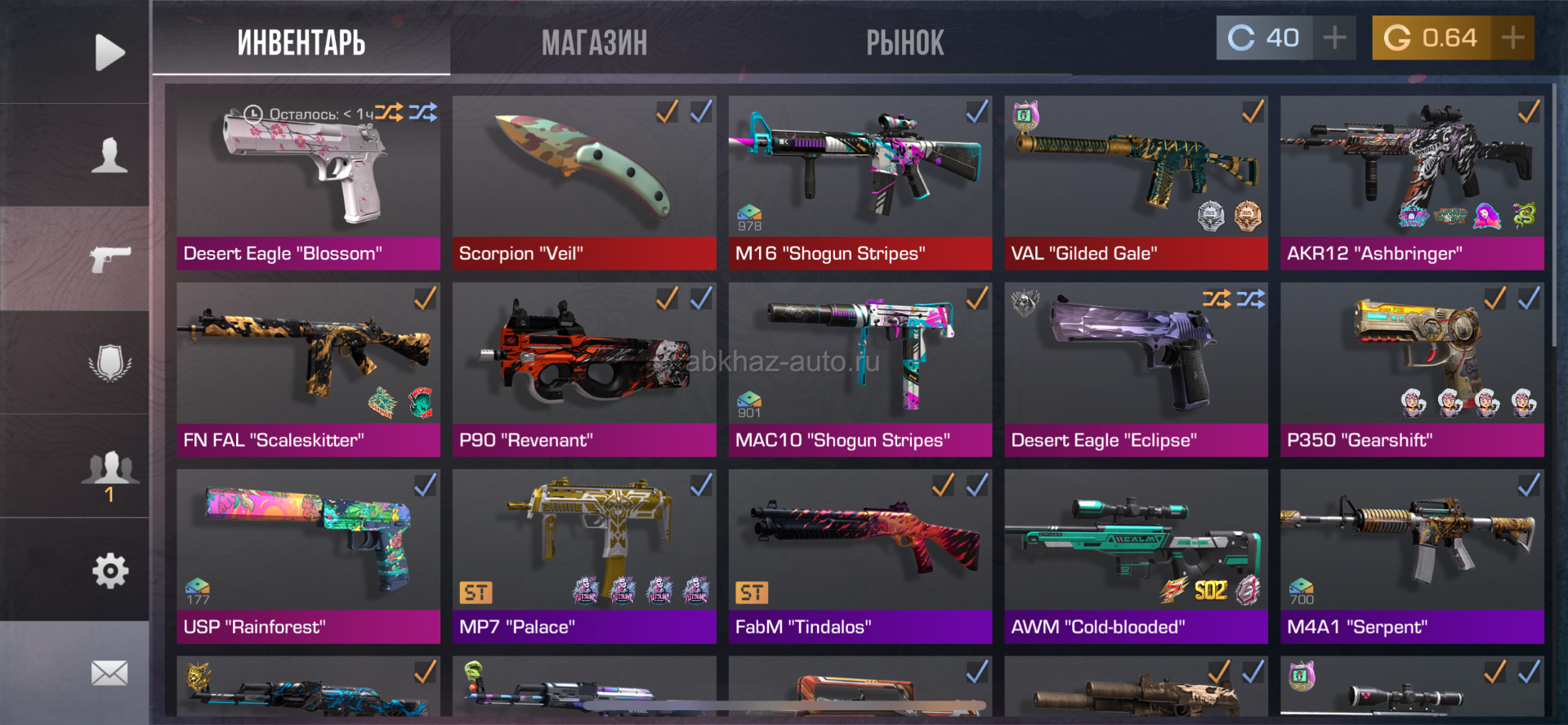1568x725 pixels.
Task: Start a match with the play arrow
Action: (109, 52)
